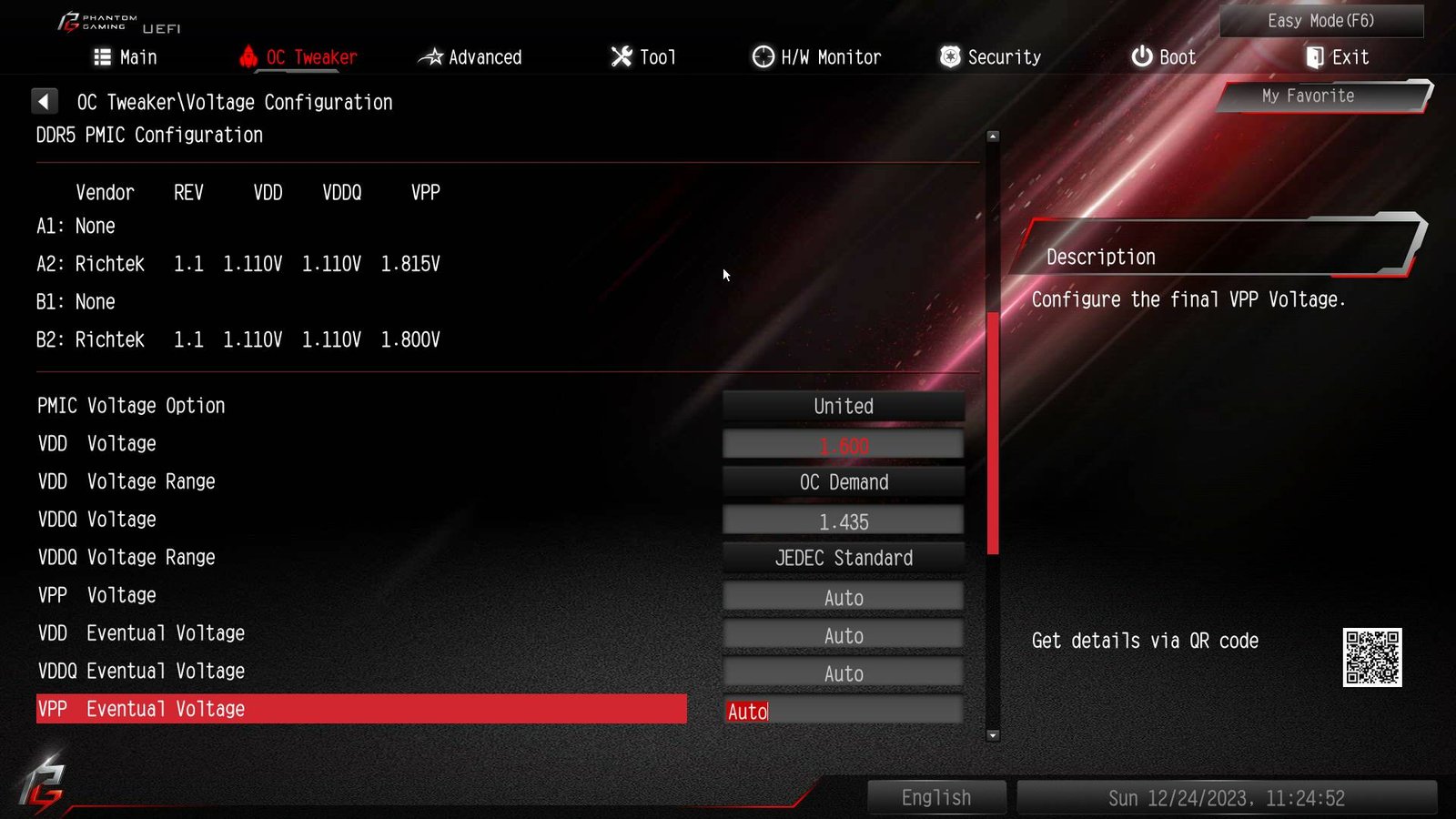Switch to Easy Mode
Screen dimensions: 1456x819
pos(1320,21)
